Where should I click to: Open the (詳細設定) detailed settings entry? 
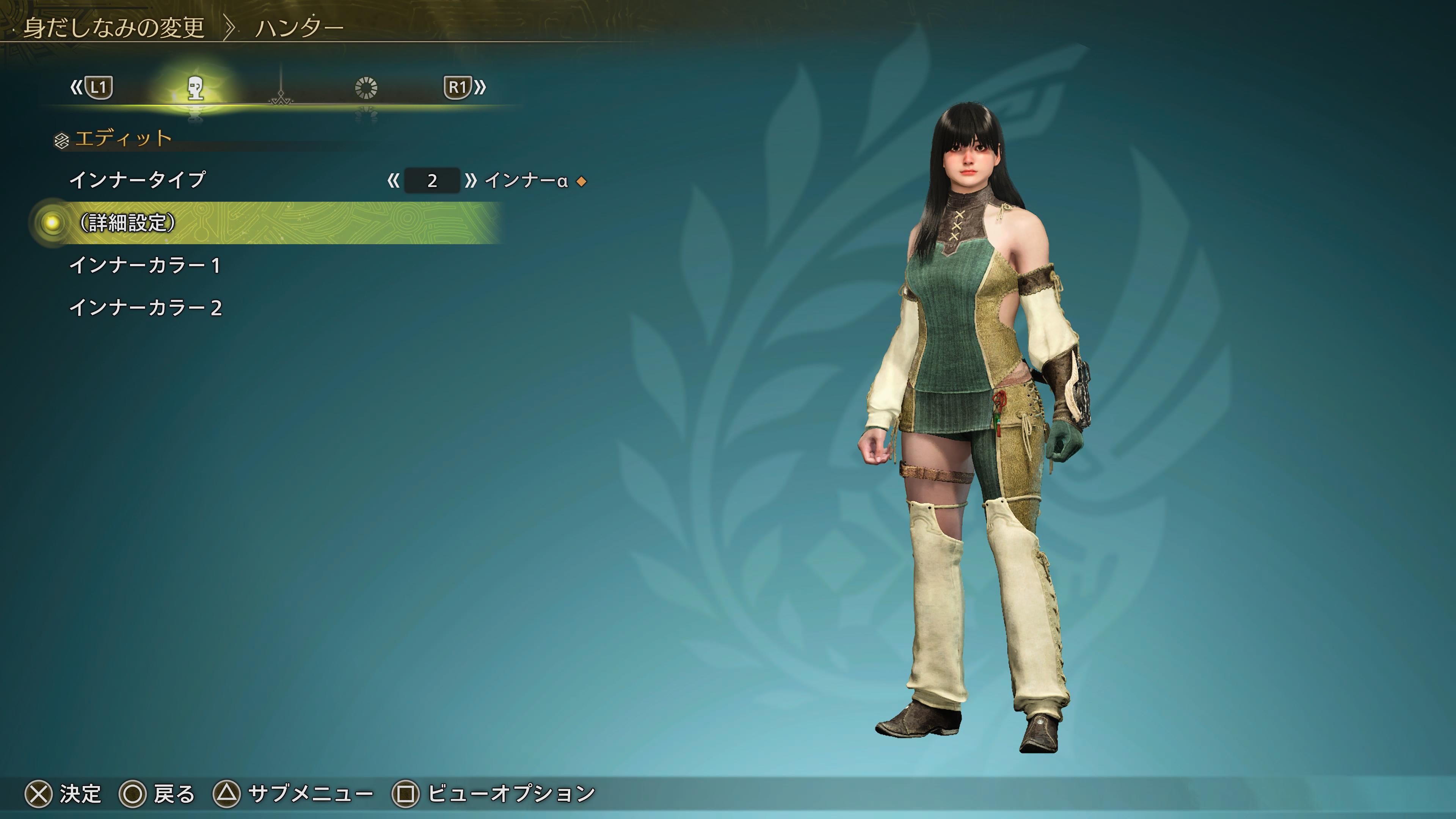pos(127,223)
